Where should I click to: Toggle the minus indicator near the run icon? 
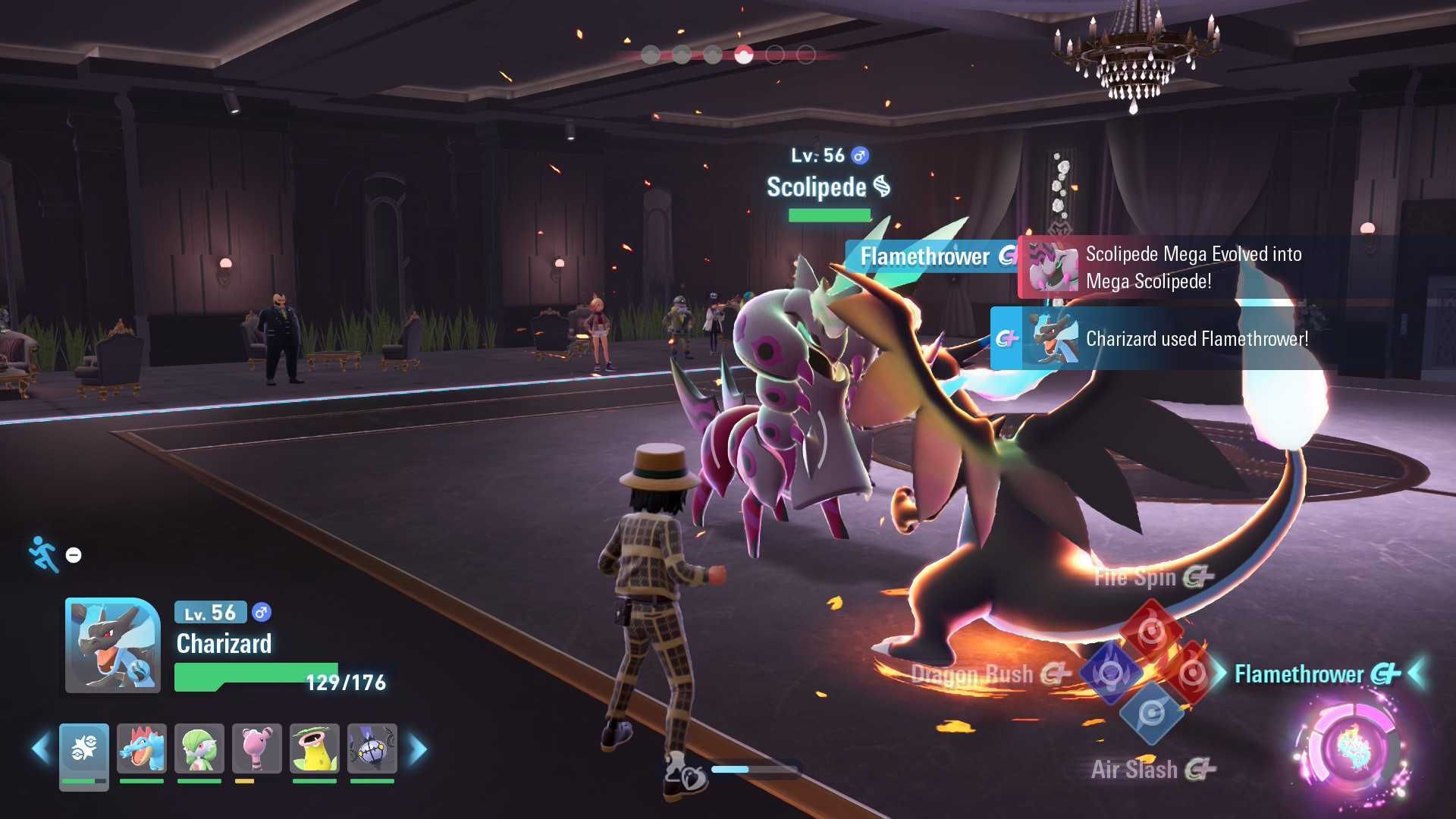(x=72, y=555)
